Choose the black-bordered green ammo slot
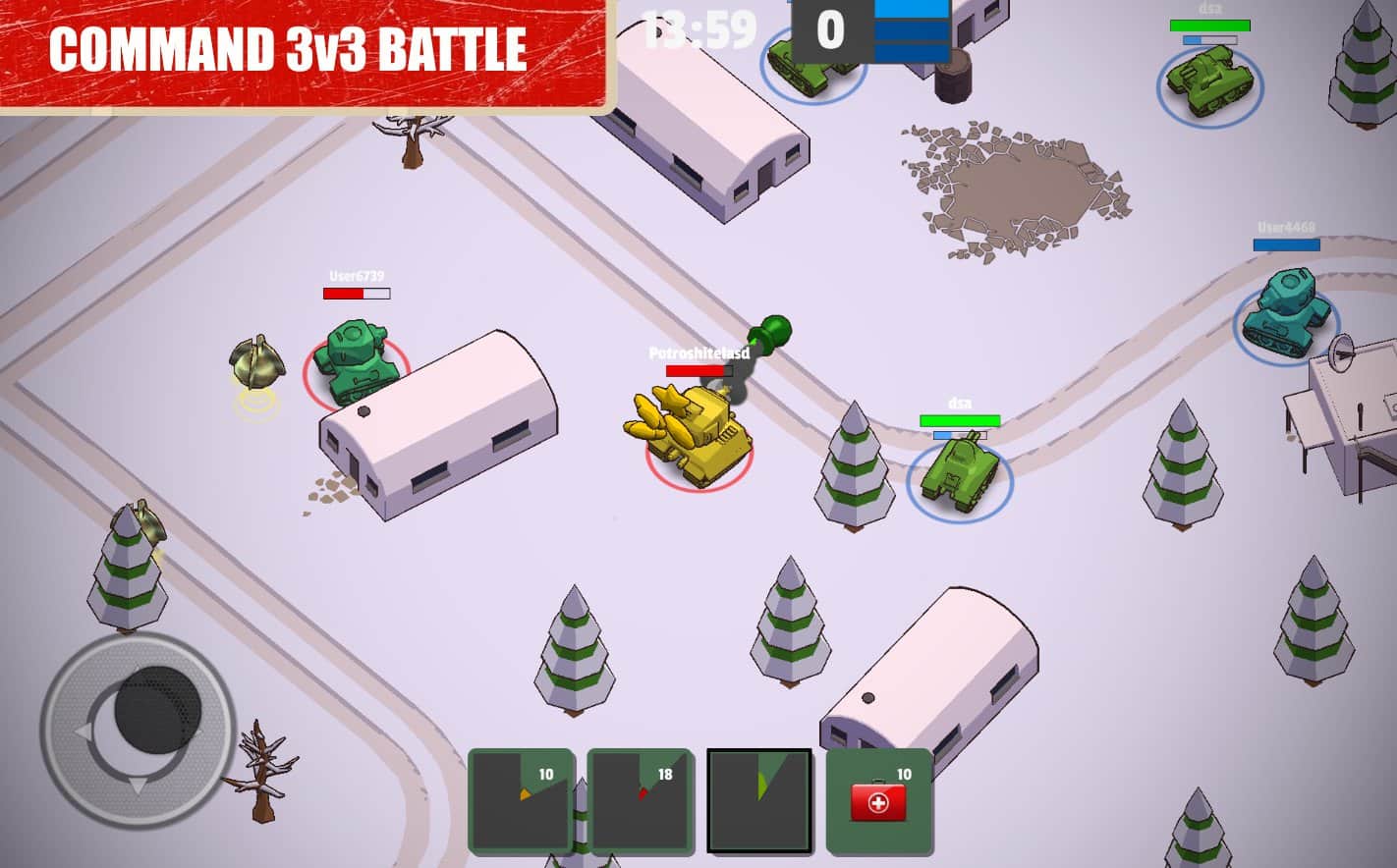The width and height of the screenshot is (1397, 868). [x=759, y=800]
